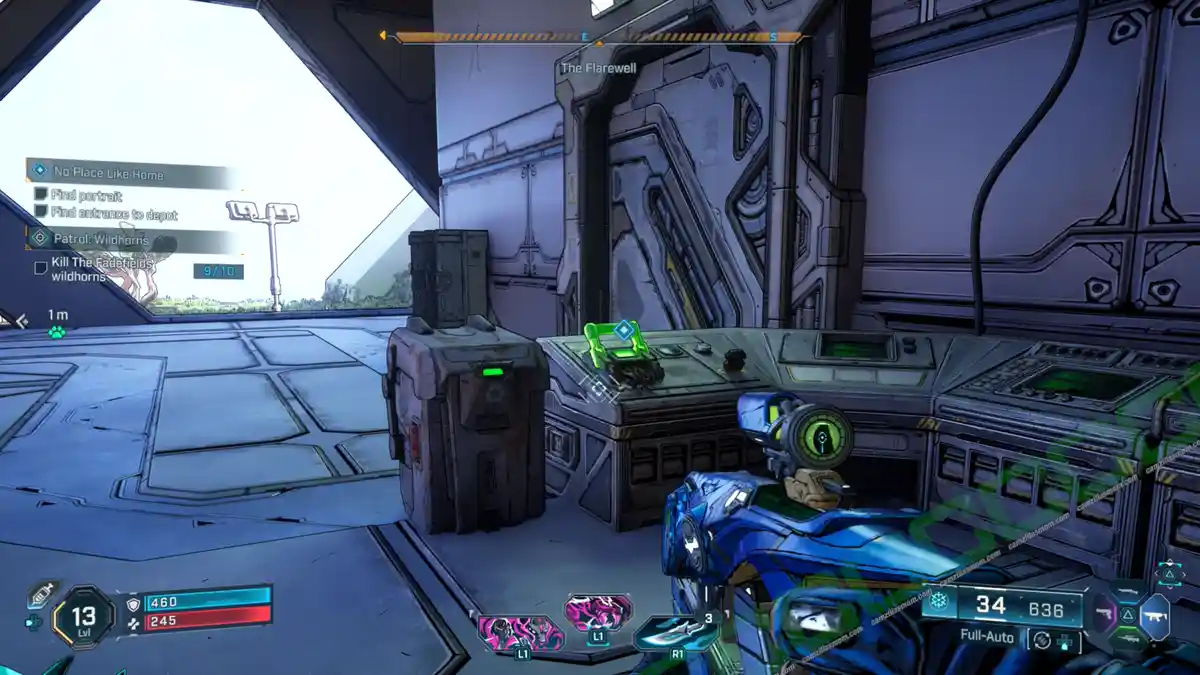Toggle the Kill wildhorns objective checkbox

pos(41,267)
